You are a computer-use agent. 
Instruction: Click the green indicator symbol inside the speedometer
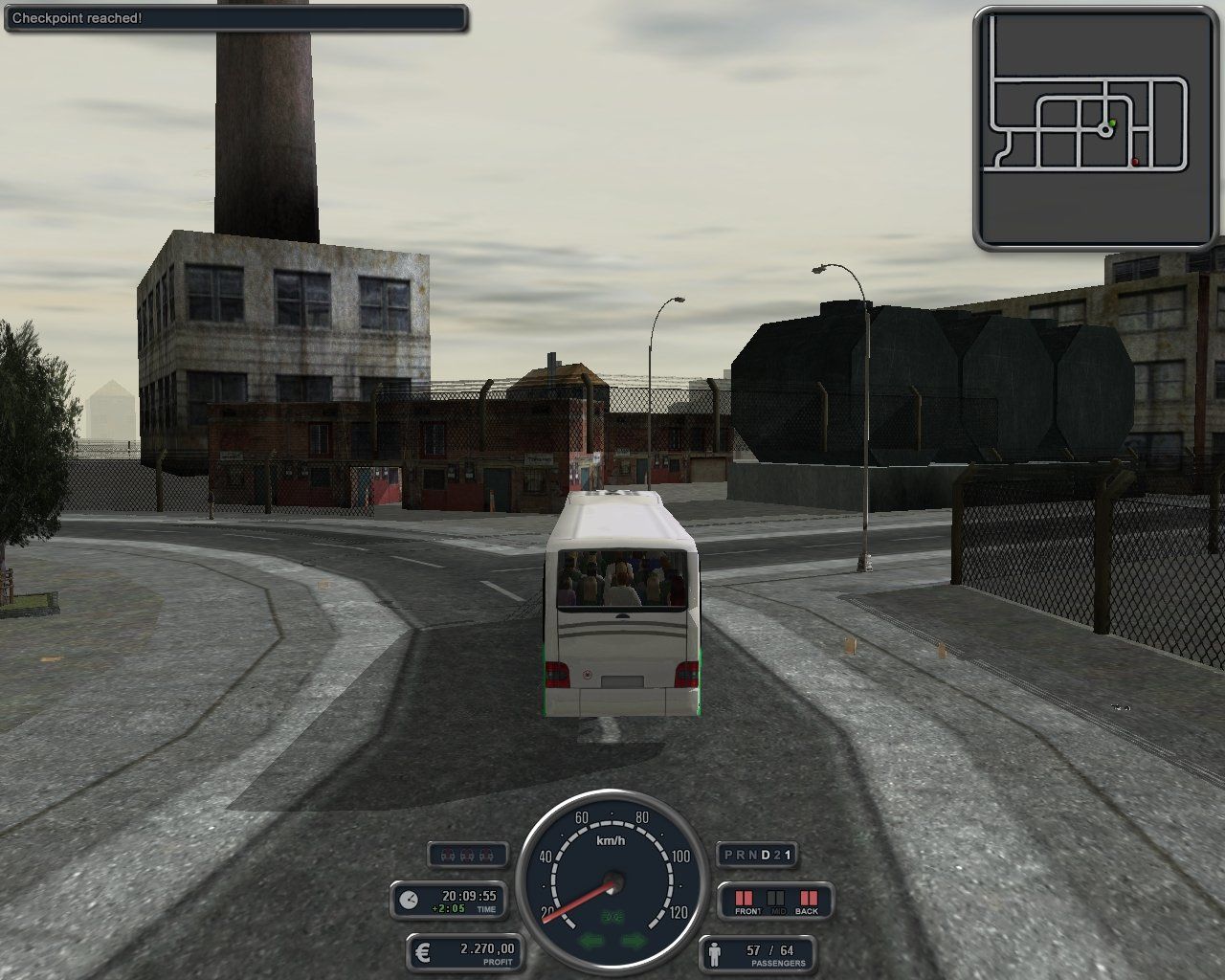click(612, 915)
